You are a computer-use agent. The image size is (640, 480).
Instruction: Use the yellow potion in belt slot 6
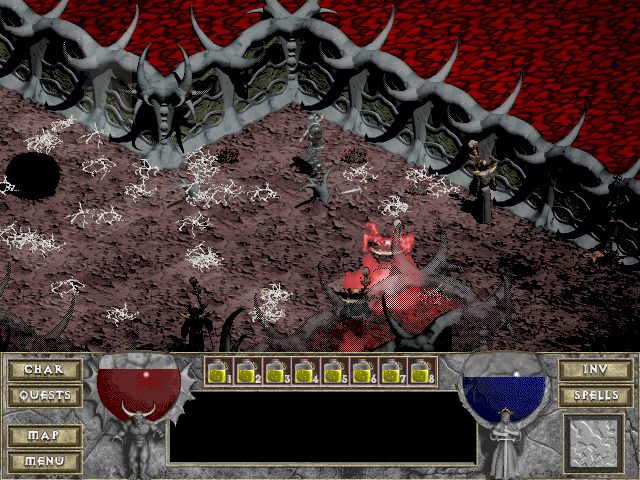363,372
